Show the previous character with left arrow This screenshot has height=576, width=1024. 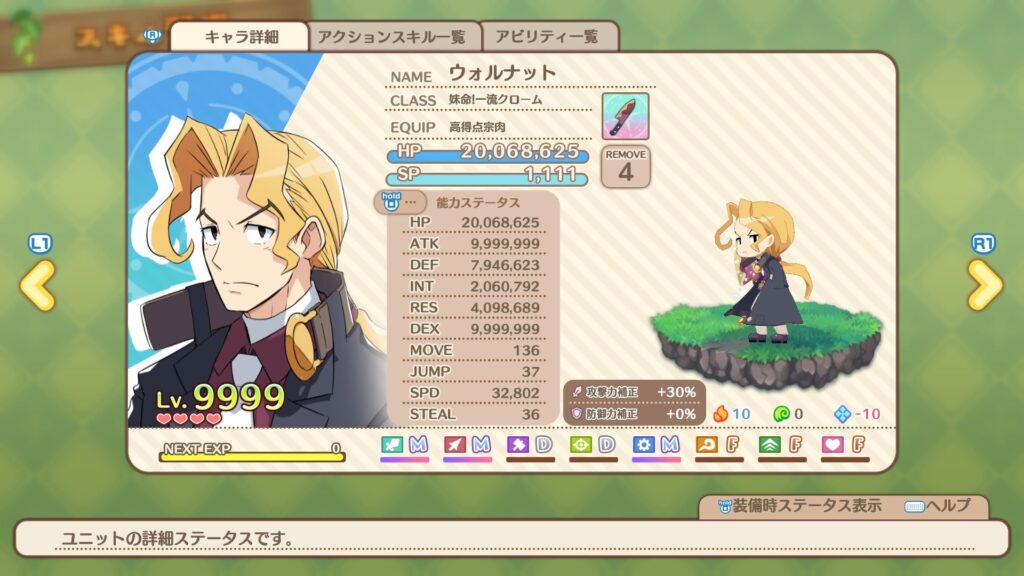click(x=38, y=286)
